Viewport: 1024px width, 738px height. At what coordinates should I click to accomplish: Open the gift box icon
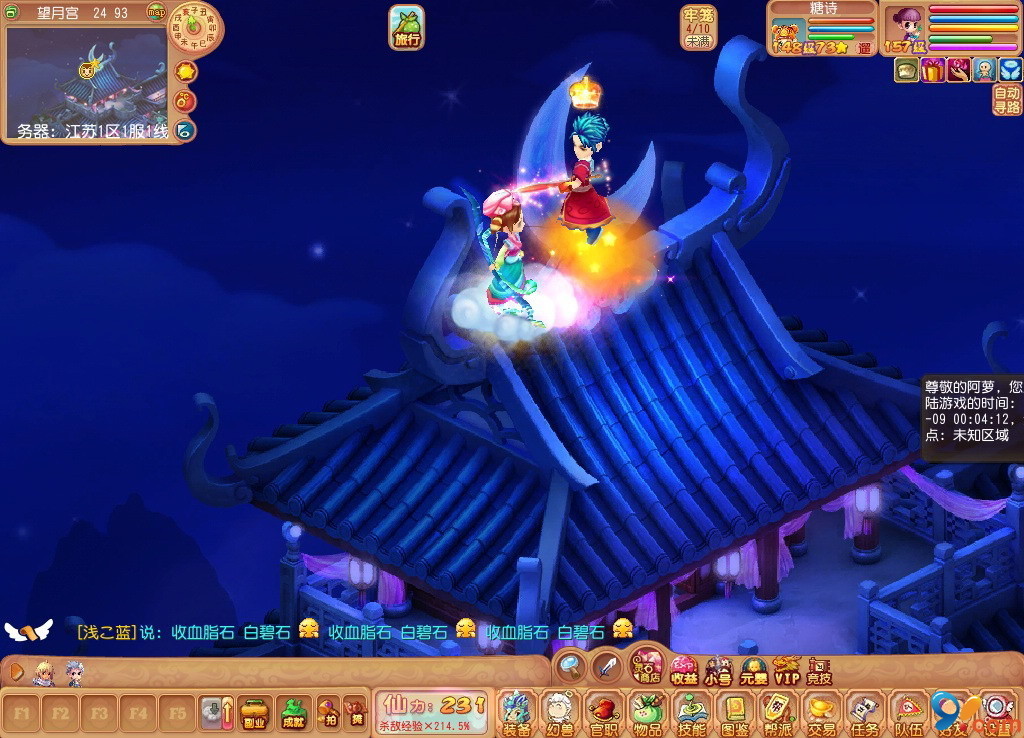coord(933,70)
